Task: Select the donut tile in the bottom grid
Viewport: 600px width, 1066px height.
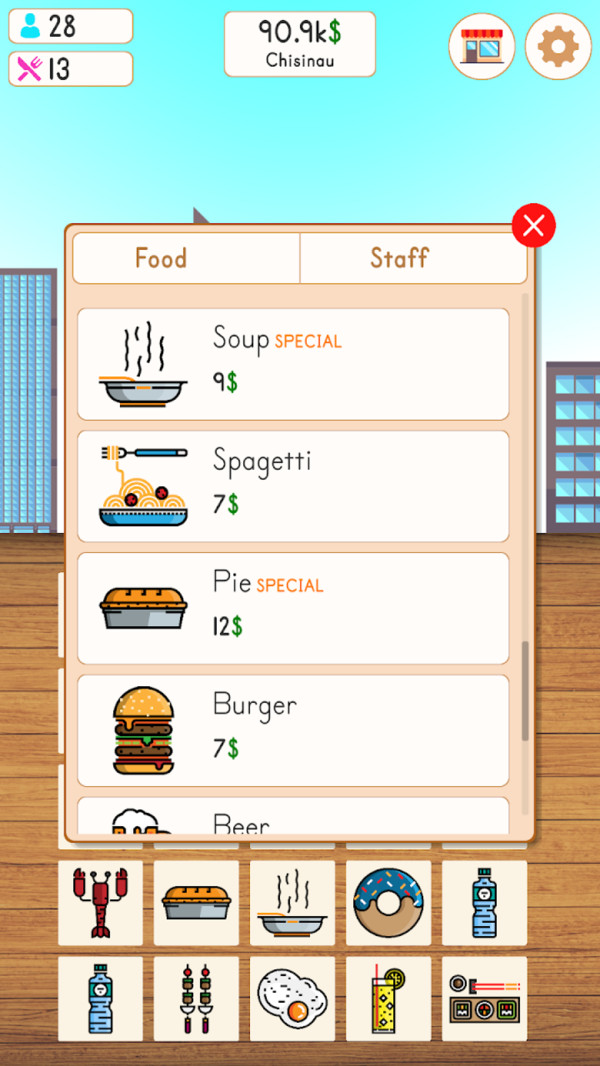Action: pyautogui.click(x=388, y=903)
